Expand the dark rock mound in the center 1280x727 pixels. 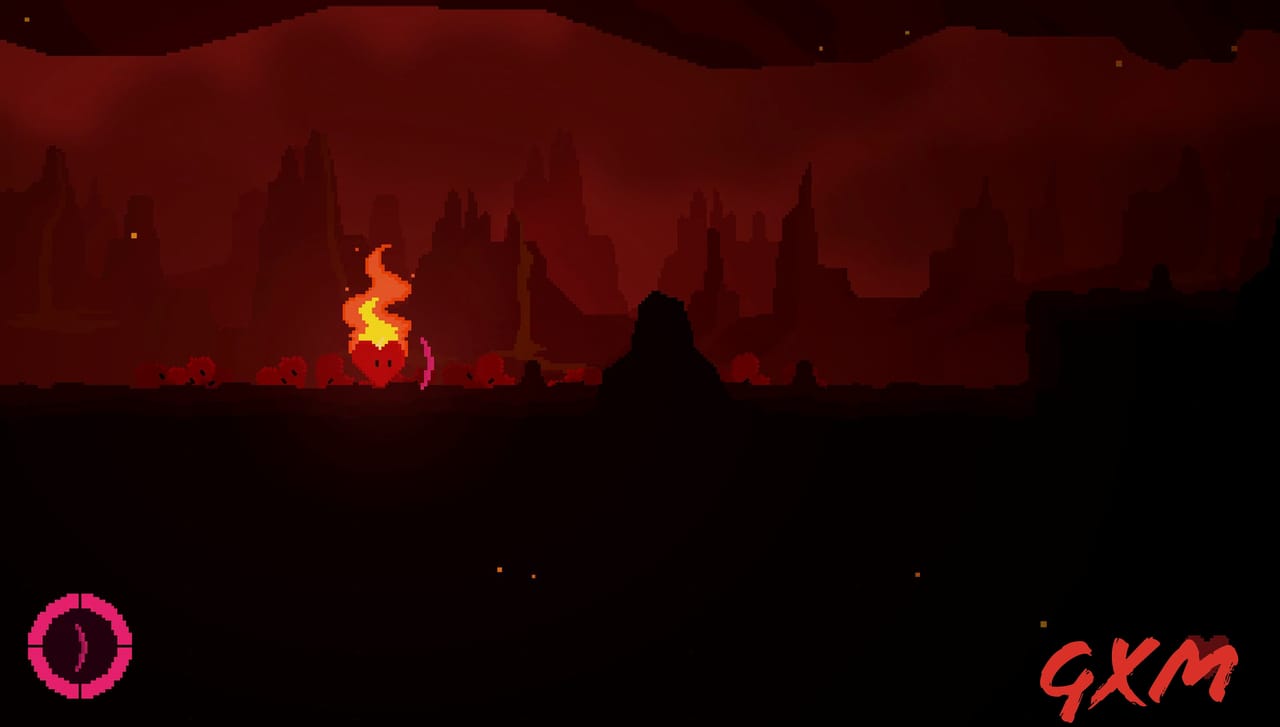660,340
